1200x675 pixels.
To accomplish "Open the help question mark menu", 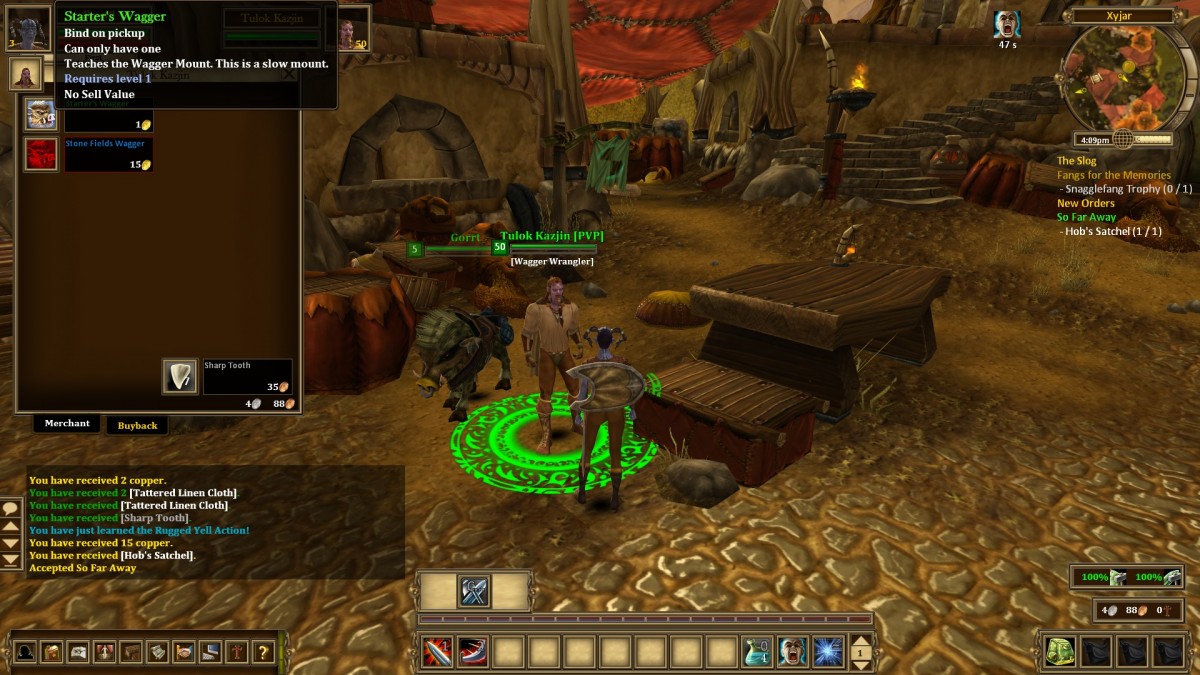I will click(x=262, y=653).
